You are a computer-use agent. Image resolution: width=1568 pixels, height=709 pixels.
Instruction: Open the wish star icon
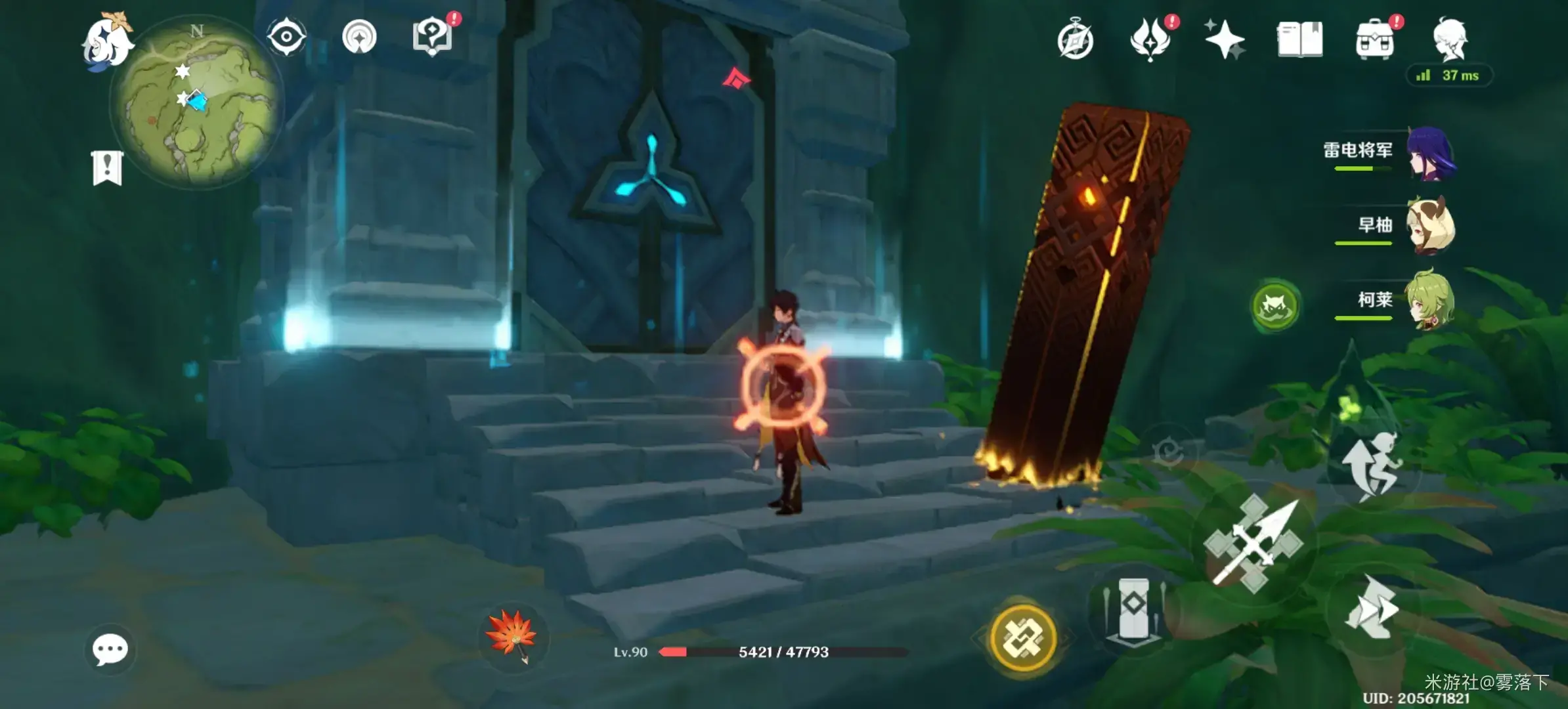[x=1225, y=39]
